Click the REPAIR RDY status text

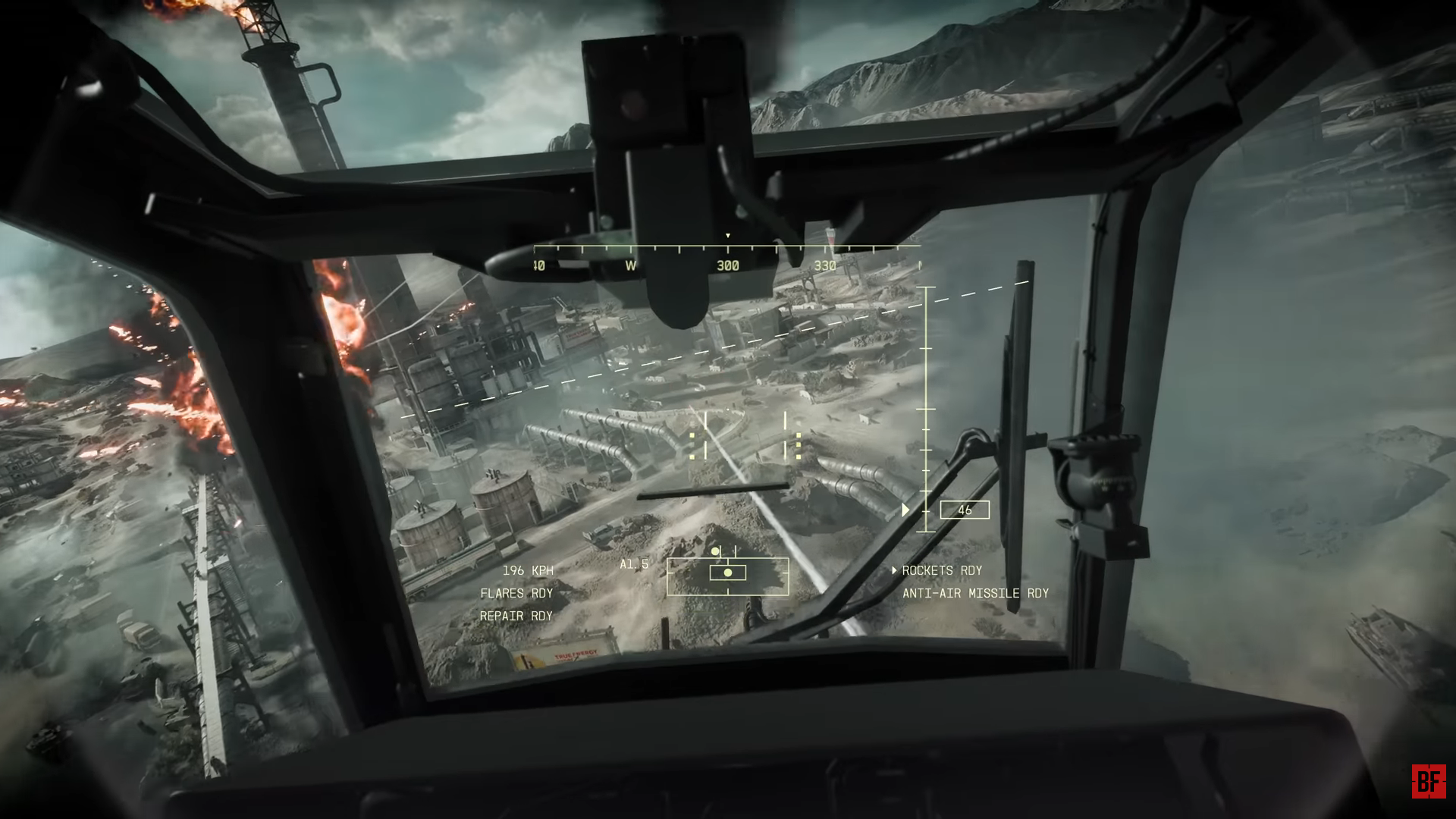[515, 616]
